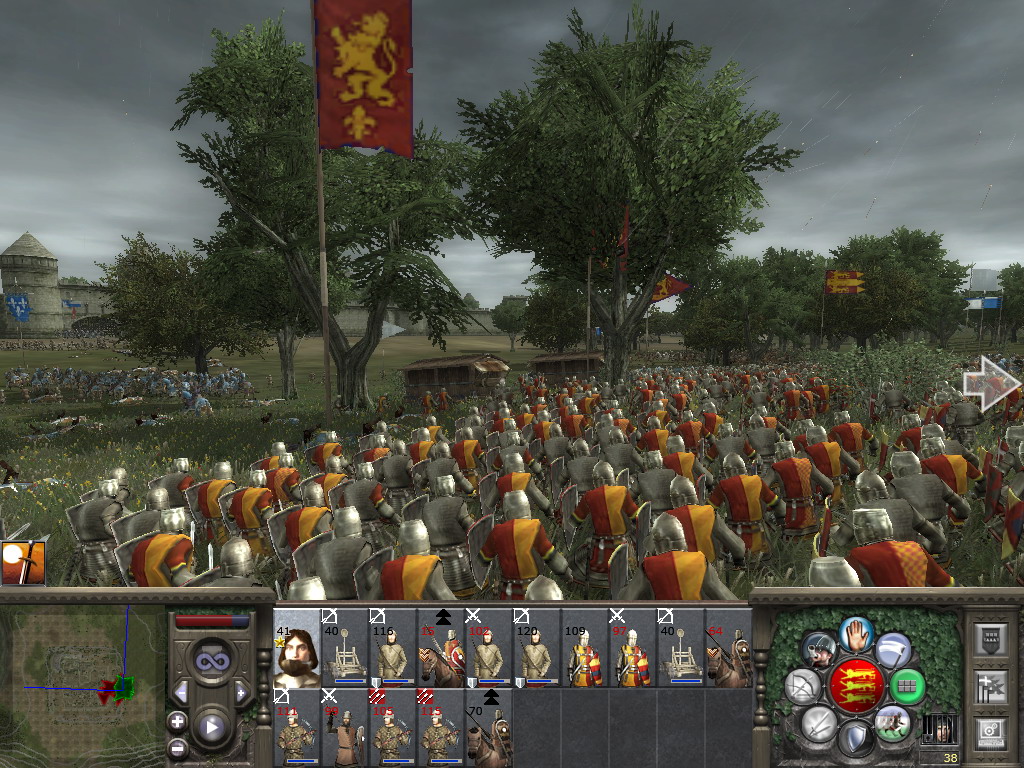Activate the halt hand command
This screenshot has width=1024, height=768.
coord(856,633)
